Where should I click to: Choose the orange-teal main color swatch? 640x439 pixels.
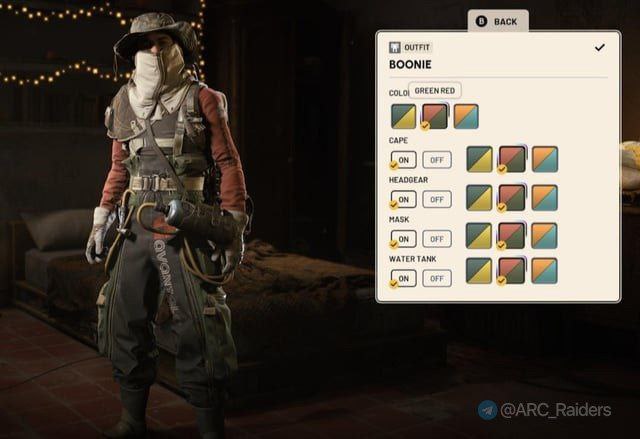tap(465, 117)
